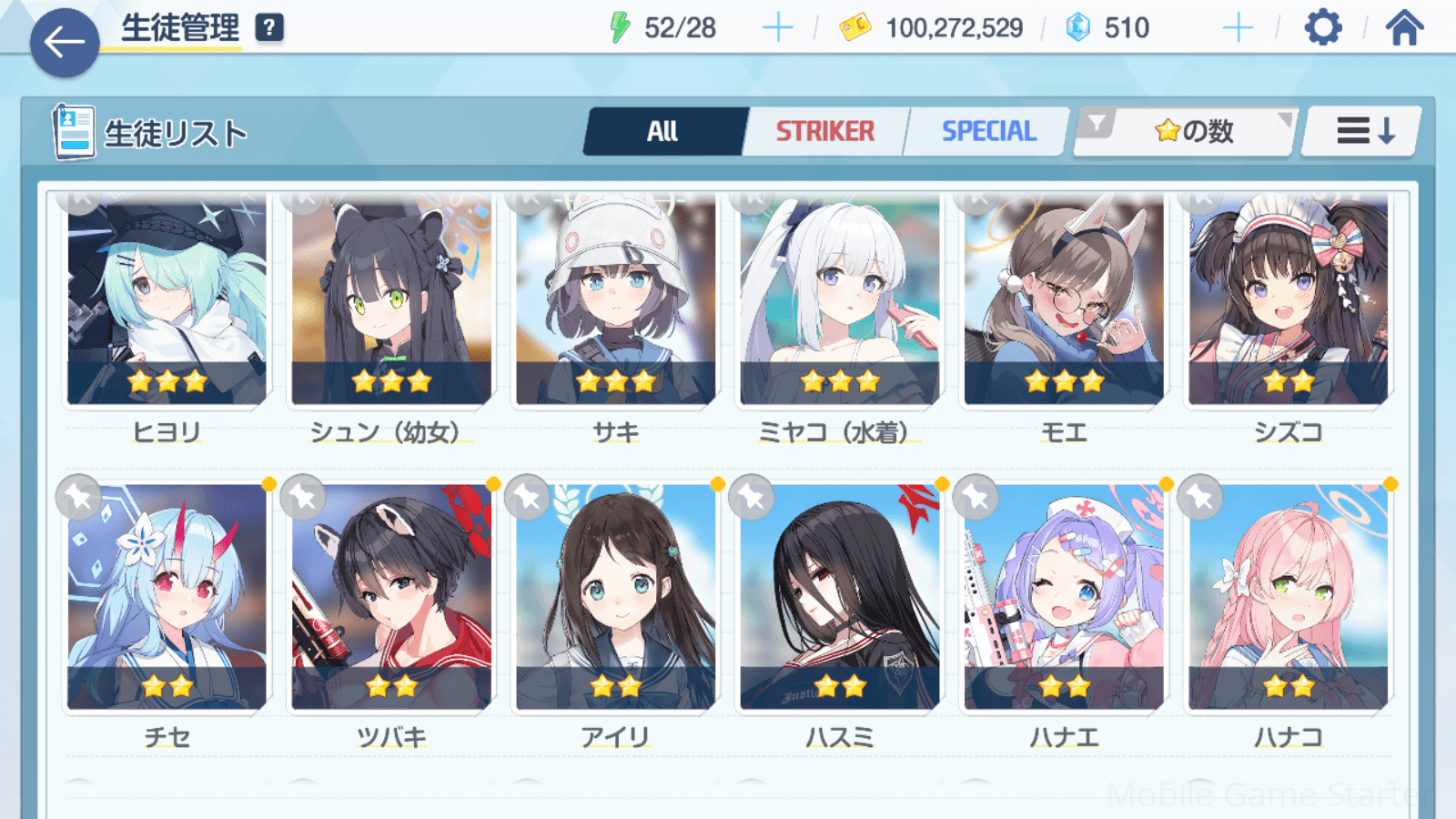Select student モエ
1456x819 pixels.
[1064, 300]
